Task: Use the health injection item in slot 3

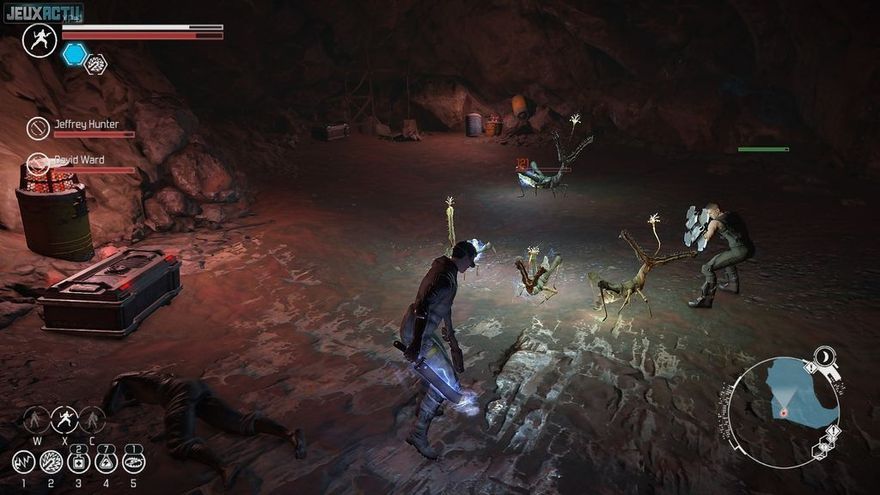Action: [79, 462]
